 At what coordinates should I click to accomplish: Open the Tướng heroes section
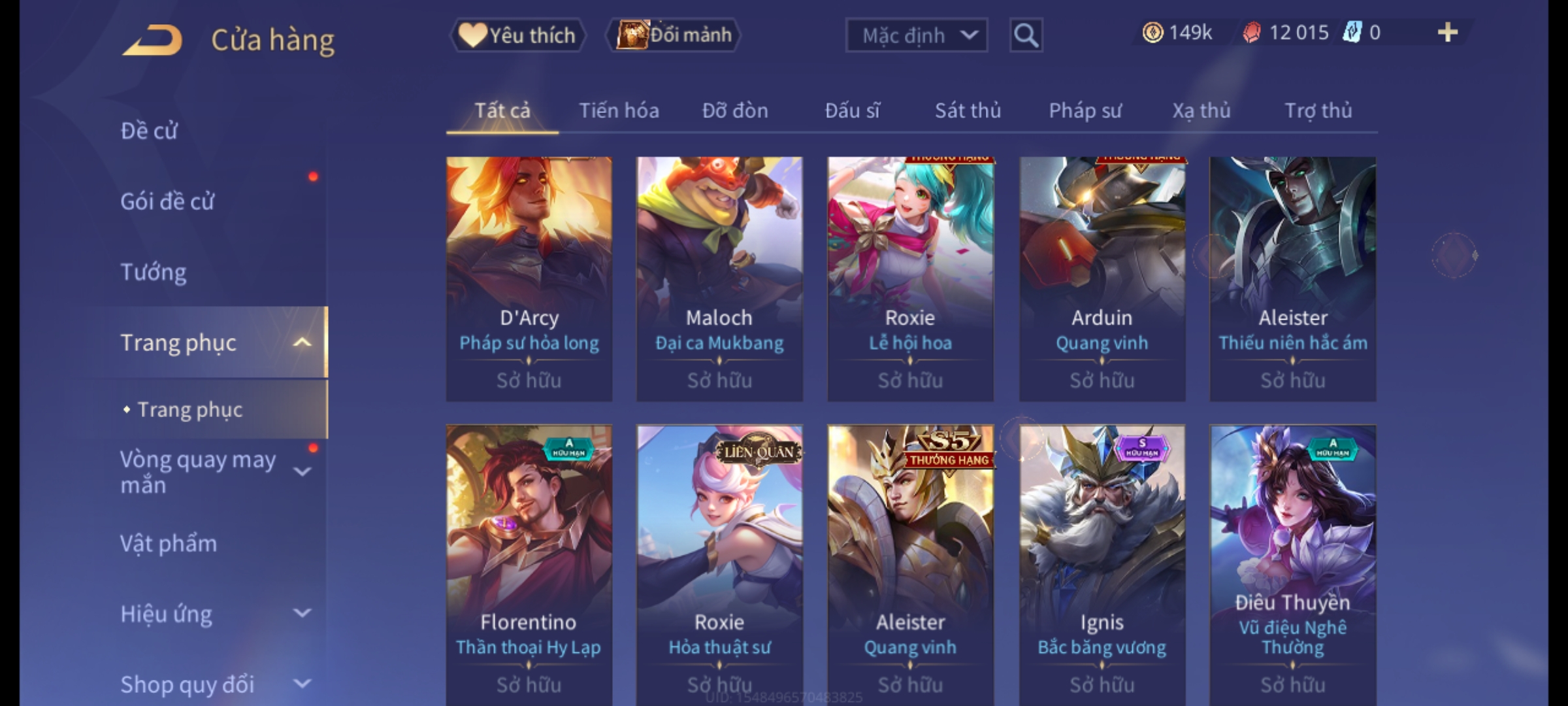(154, 272)
